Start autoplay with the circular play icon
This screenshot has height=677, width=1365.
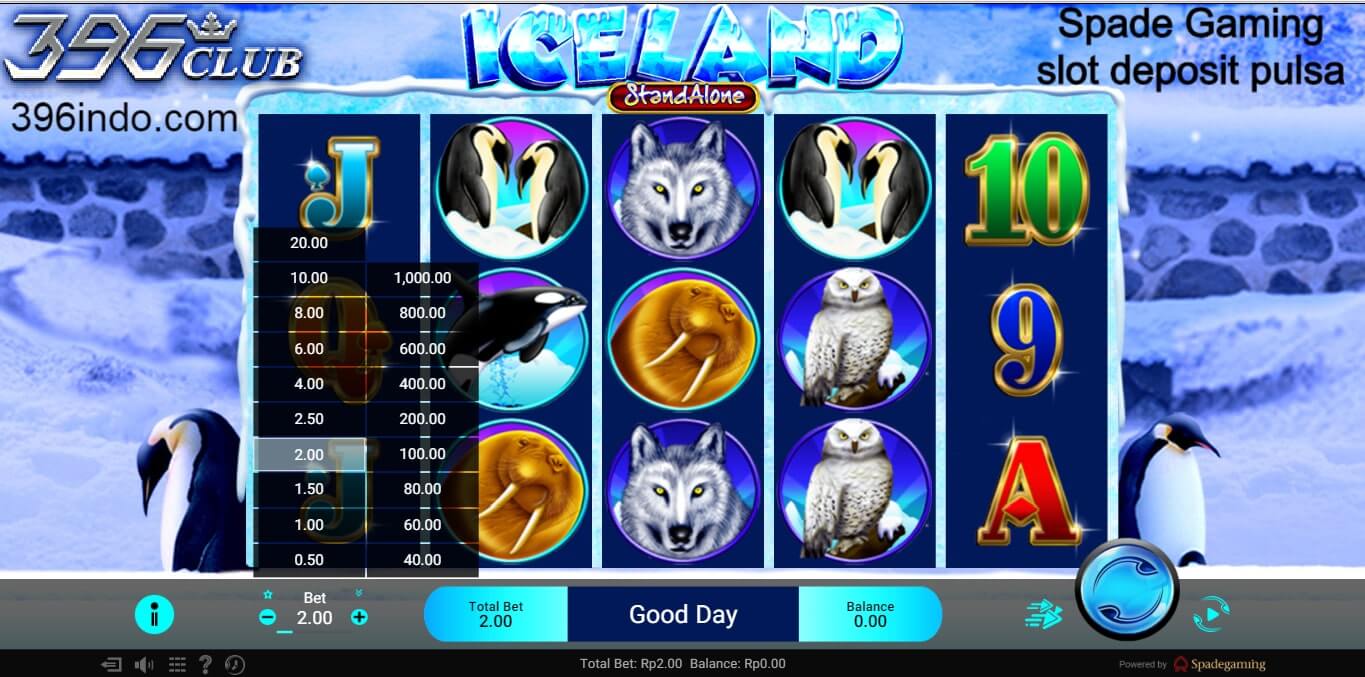click(x=1211, y=614)
